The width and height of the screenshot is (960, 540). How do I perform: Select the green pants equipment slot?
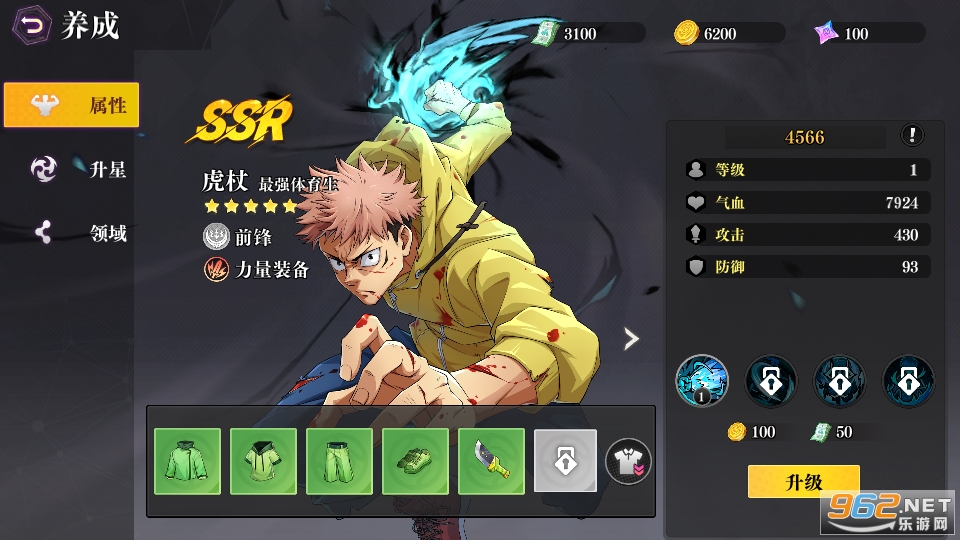point(339,461)
